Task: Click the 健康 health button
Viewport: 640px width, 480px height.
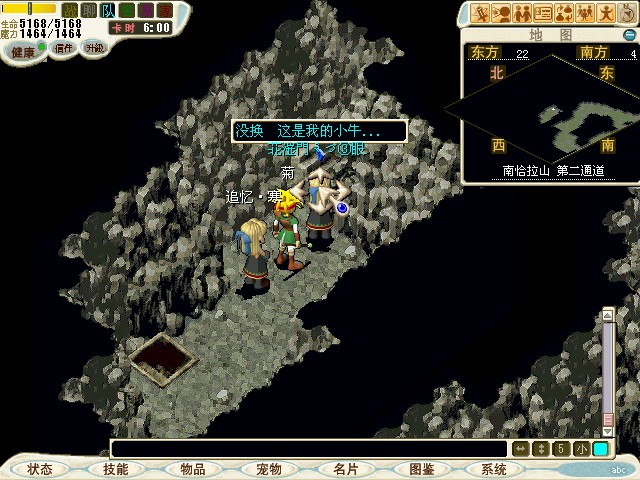Action: tap(23, 52)
